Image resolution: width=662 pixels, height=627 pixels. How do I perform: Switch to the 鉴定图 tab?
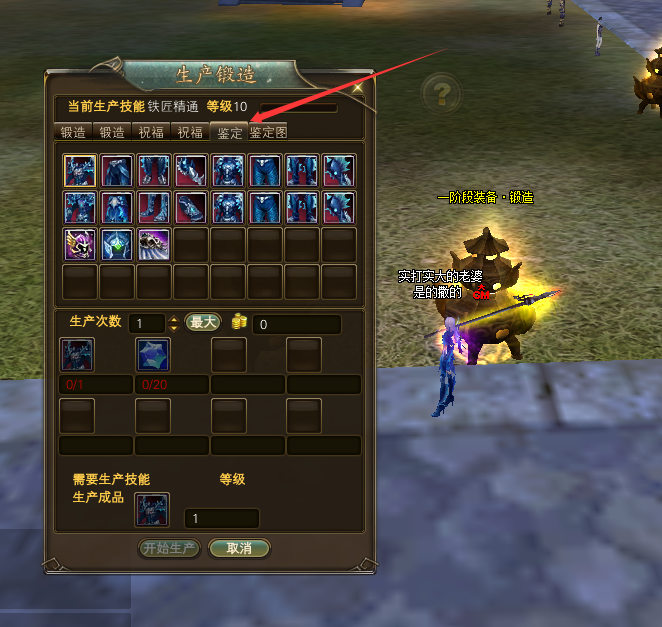[x=269, y=132]
